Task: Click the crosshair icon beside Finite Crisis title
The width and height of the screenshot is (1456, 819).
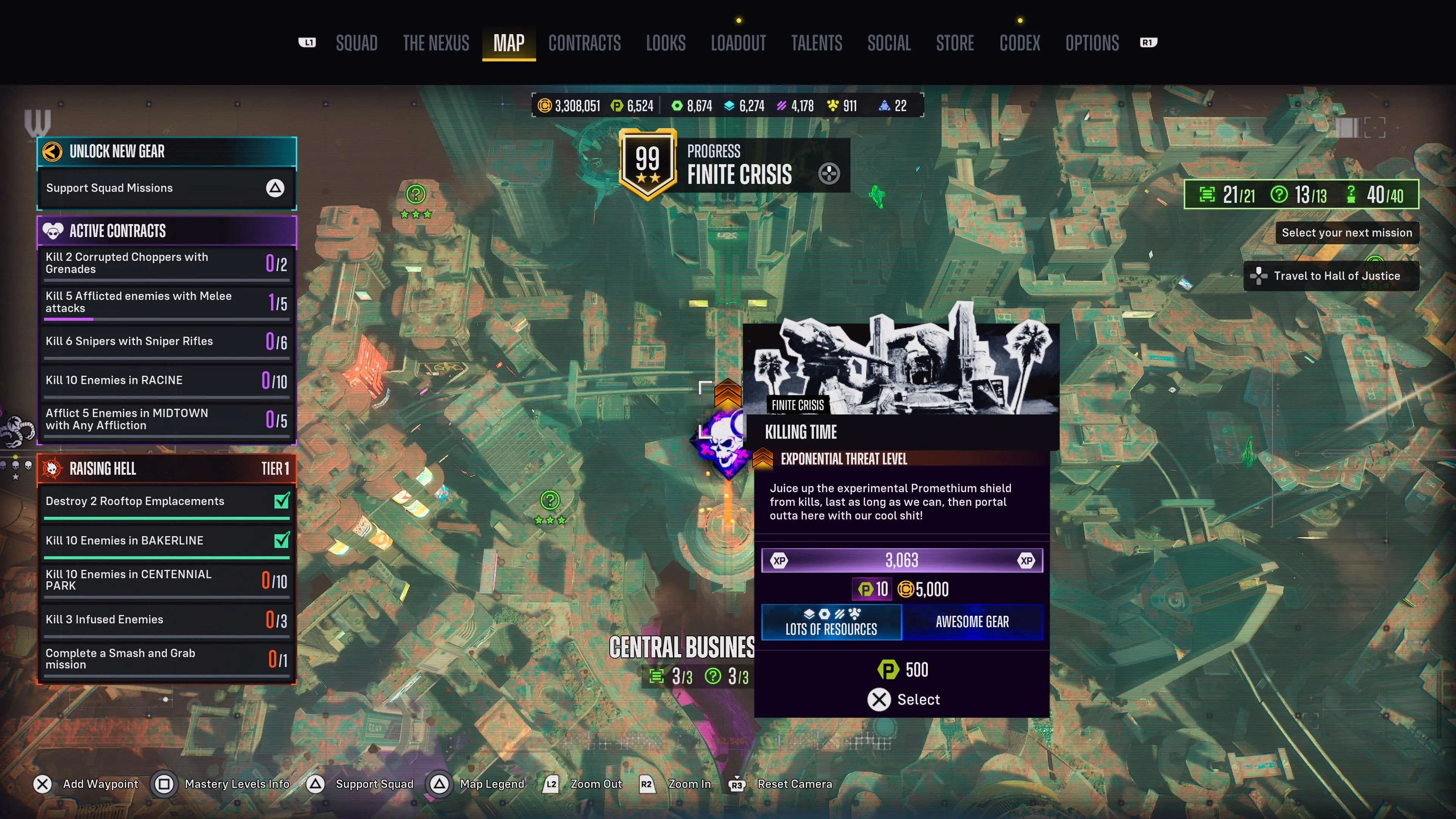Action: click(829, 174)
